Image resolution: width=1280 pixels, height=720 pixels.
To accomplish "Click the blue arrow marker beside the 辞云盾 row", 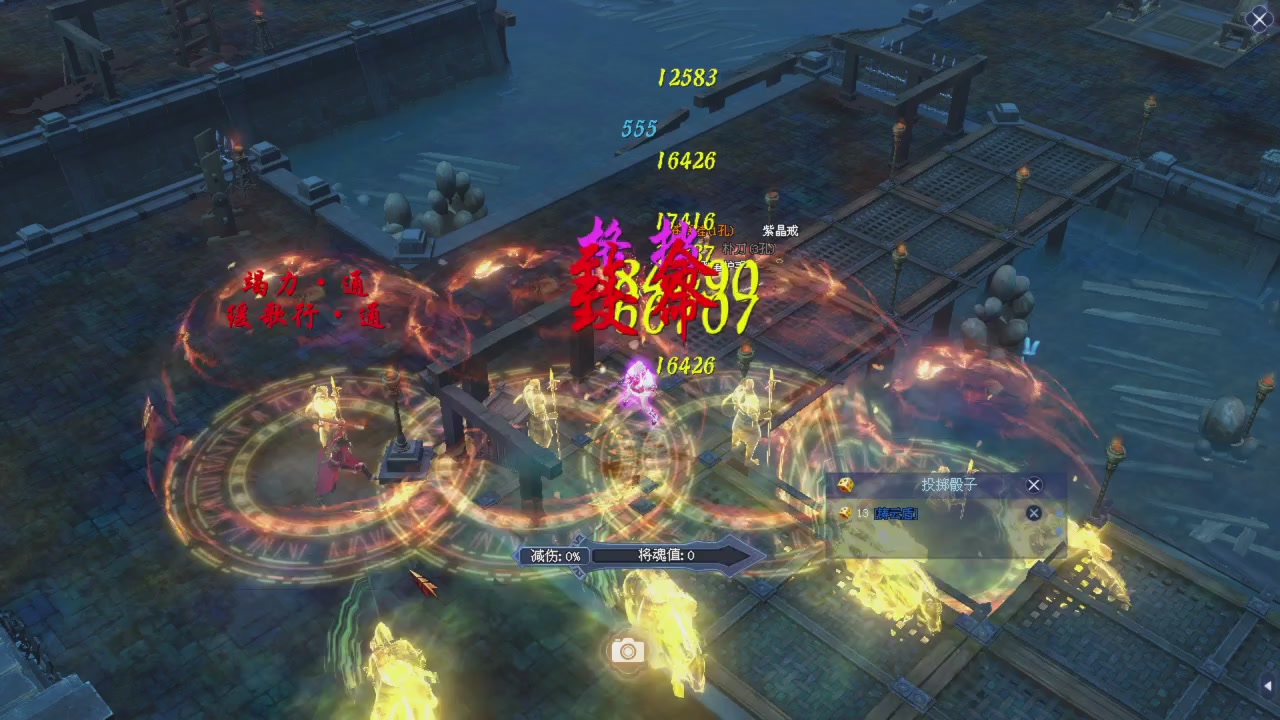I will (x=1058, y=531).
